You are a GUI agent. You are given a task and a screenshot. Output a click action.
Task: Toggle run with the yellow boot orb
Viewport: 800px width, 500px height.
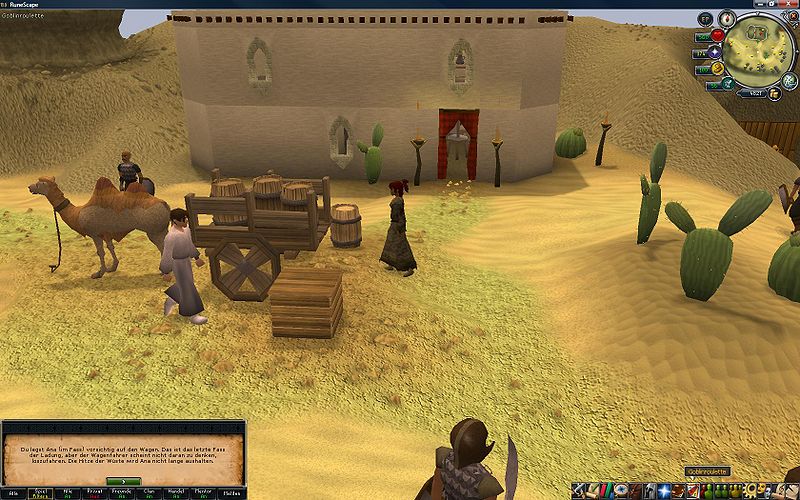(717, 69)
